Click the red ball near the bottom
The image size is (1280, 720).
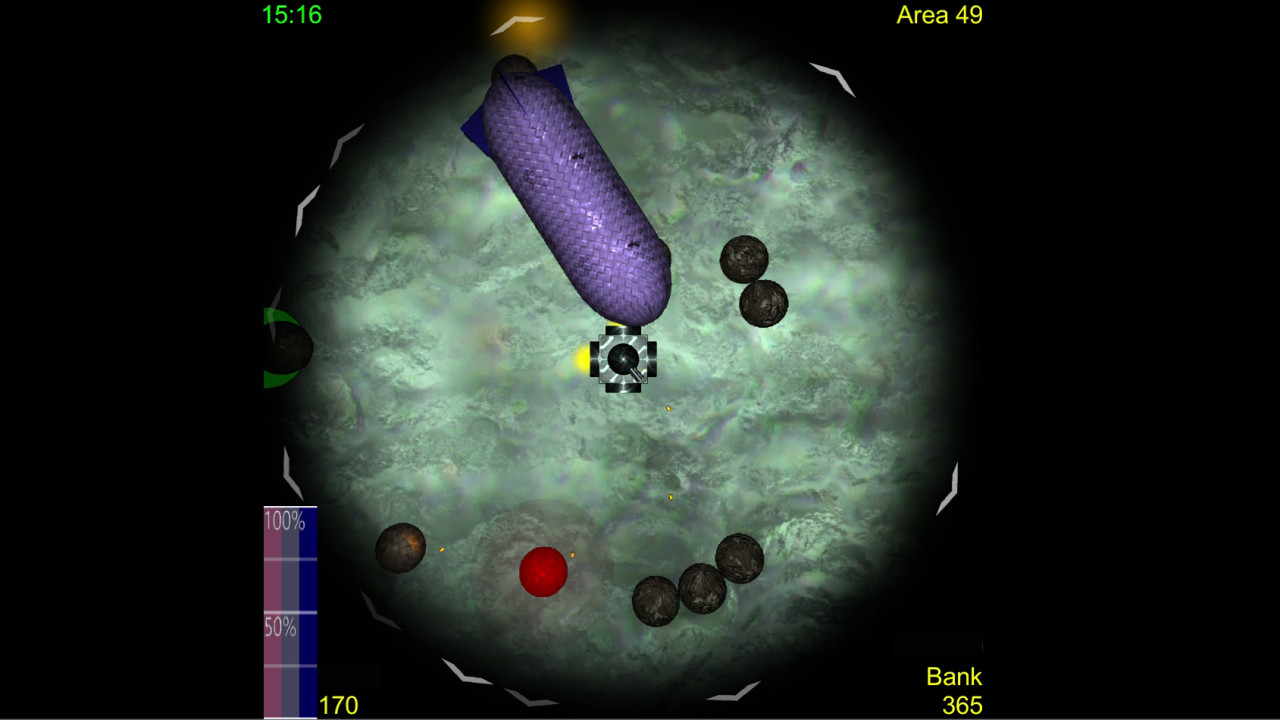click(543, 572)
